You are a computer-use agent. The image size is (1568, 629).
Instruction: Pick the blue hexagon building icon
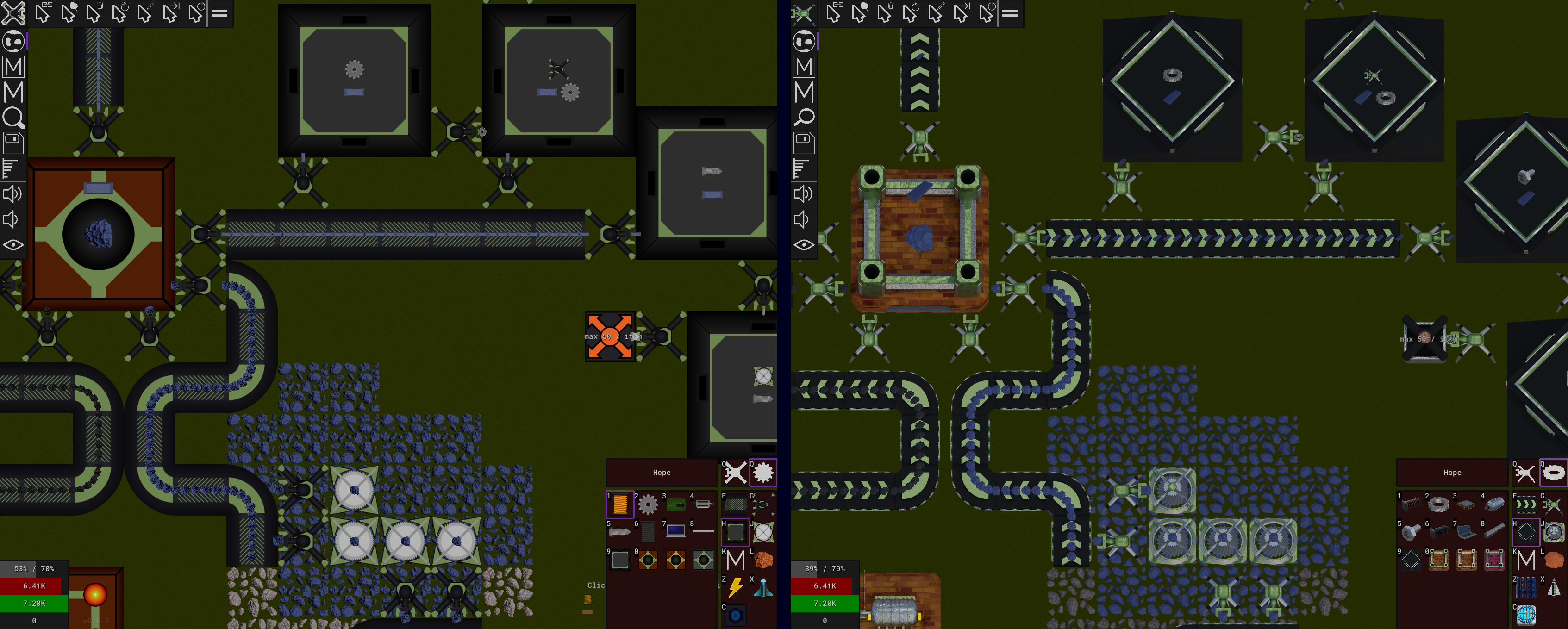pos(735,616)
